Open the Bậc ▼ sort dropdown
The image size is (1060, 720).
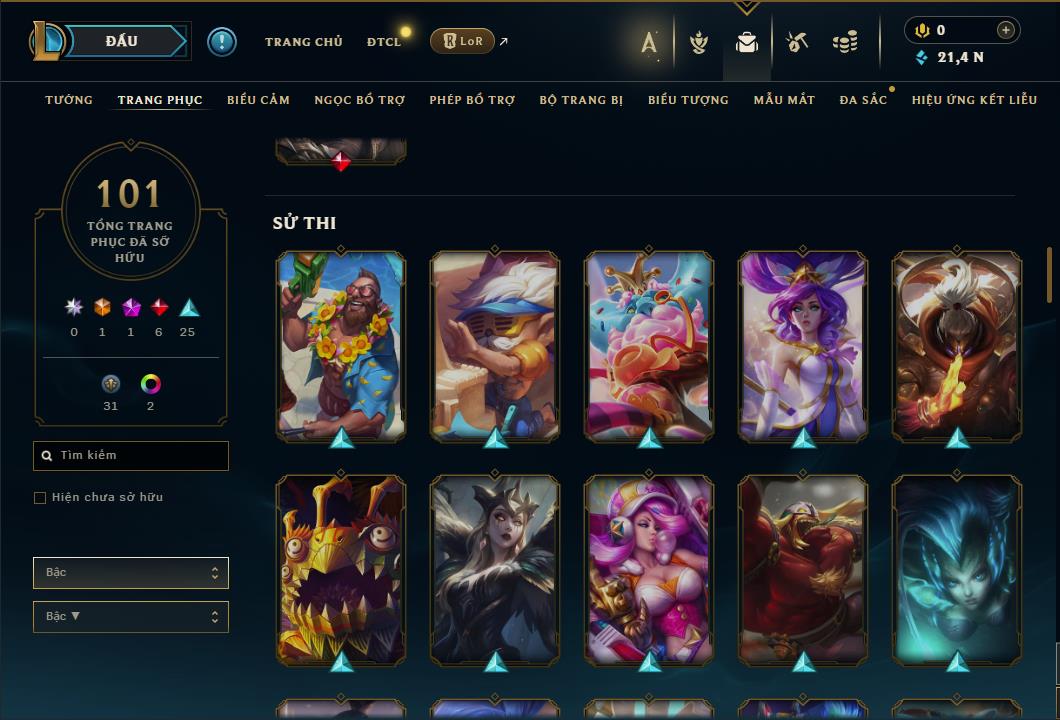[131, 617]
